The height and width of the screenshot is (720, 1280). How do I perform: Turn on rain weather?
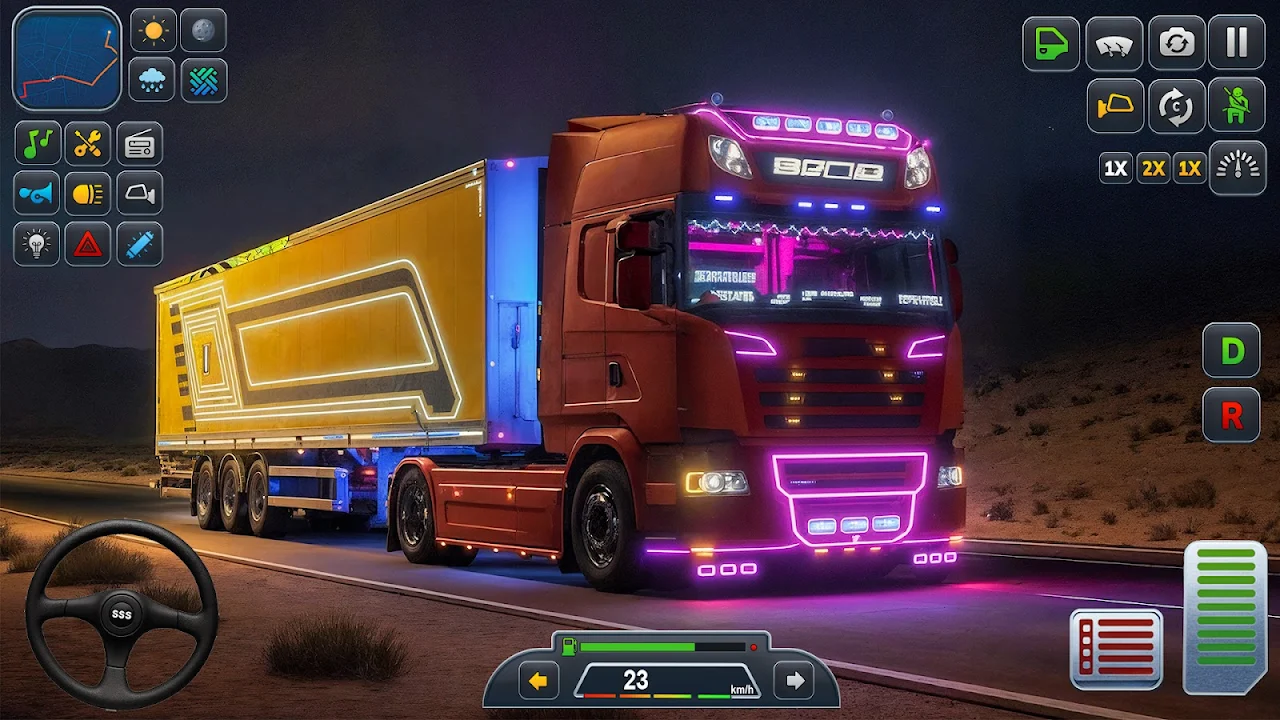coord(152,80)
